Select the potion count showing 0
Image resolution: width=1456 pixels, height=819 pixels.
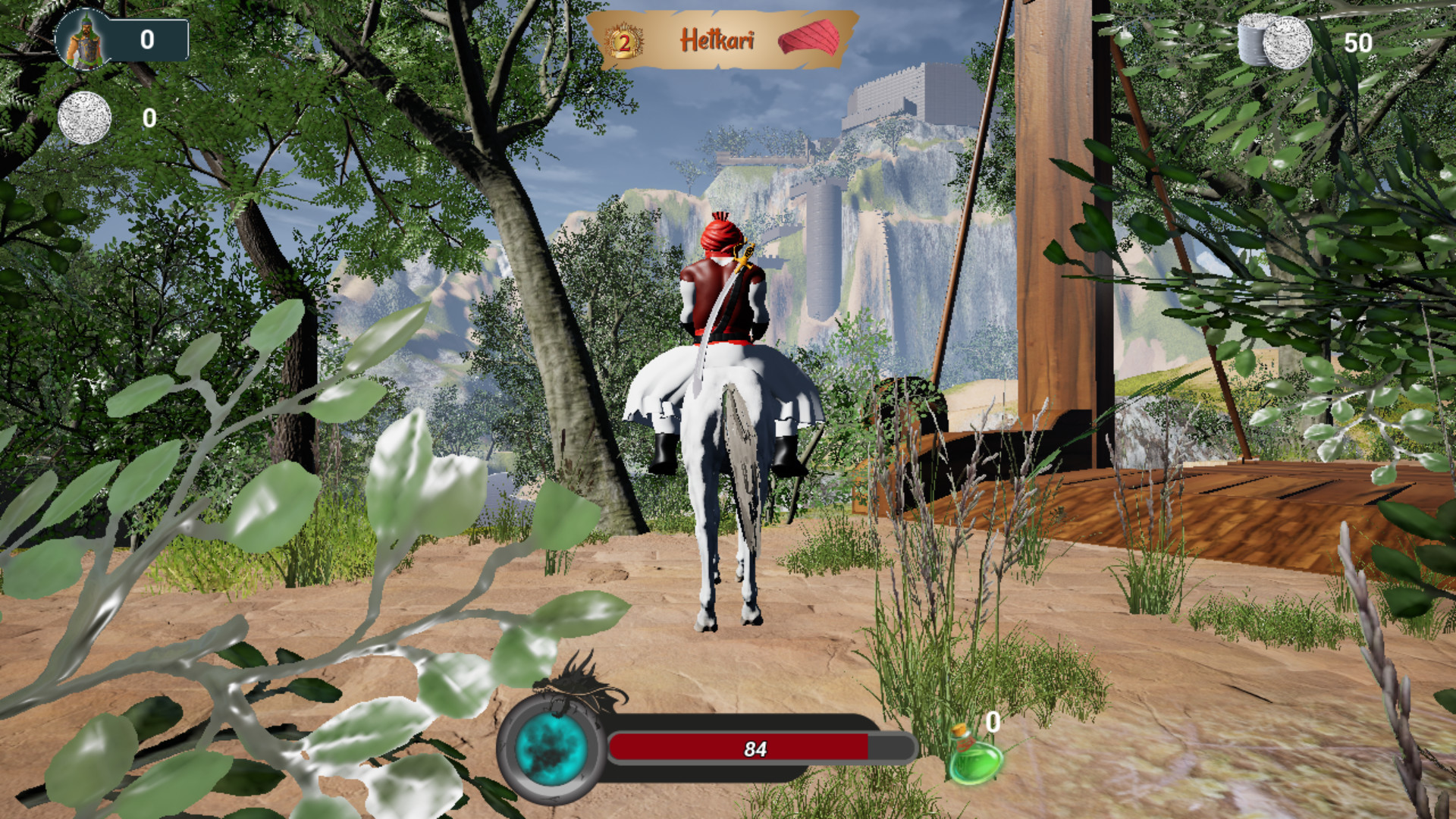pyautogui.click(x=990, y=720)
